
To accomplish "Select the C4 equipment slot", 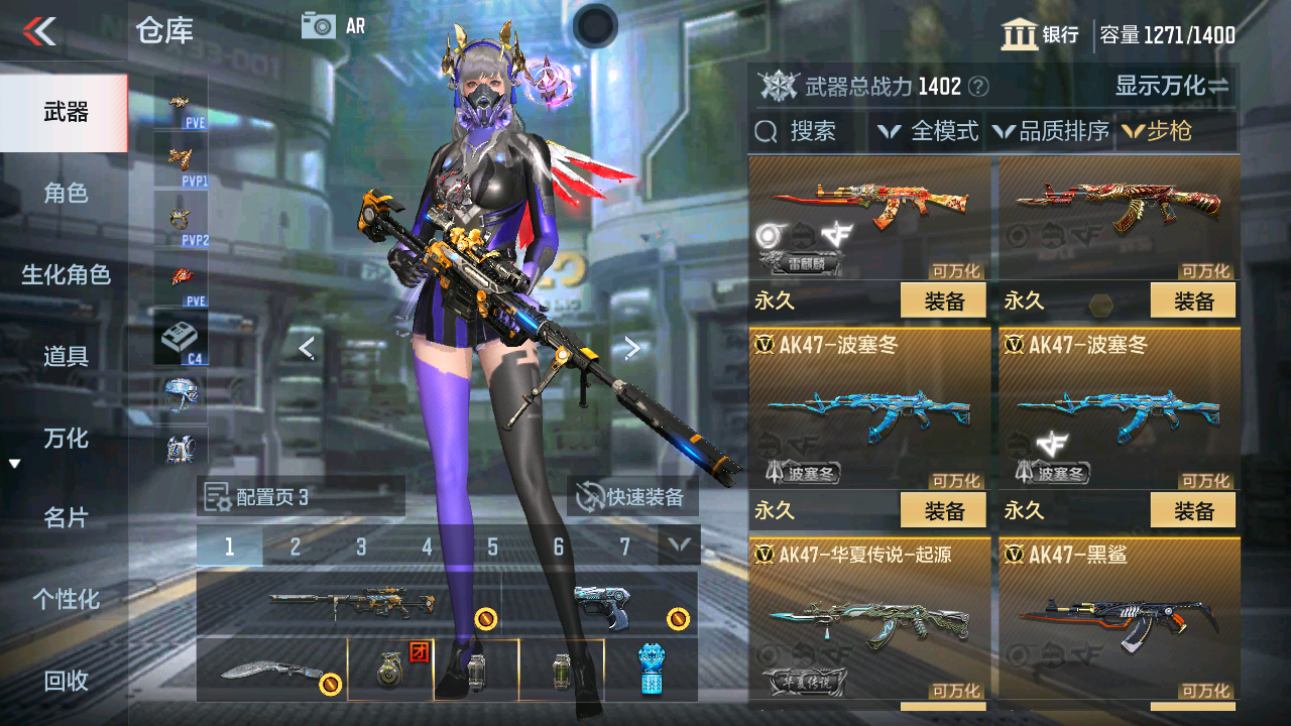I will tap(182, 337).
